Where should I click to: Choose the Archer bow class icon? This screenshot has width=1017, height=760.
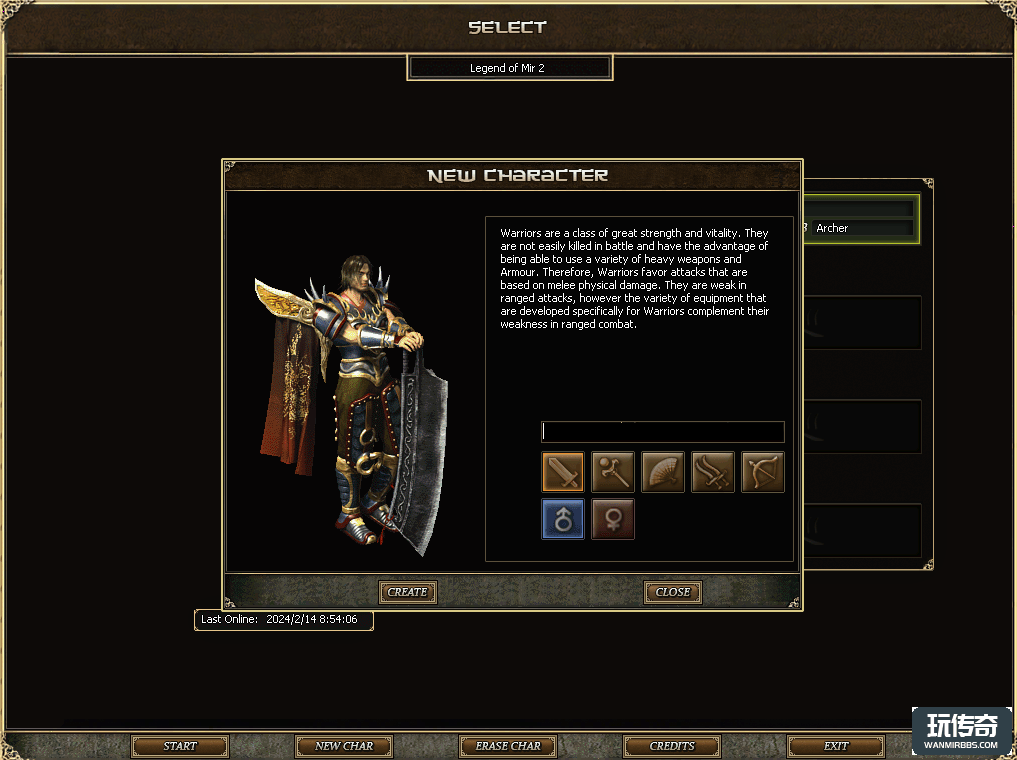[763, 472]
